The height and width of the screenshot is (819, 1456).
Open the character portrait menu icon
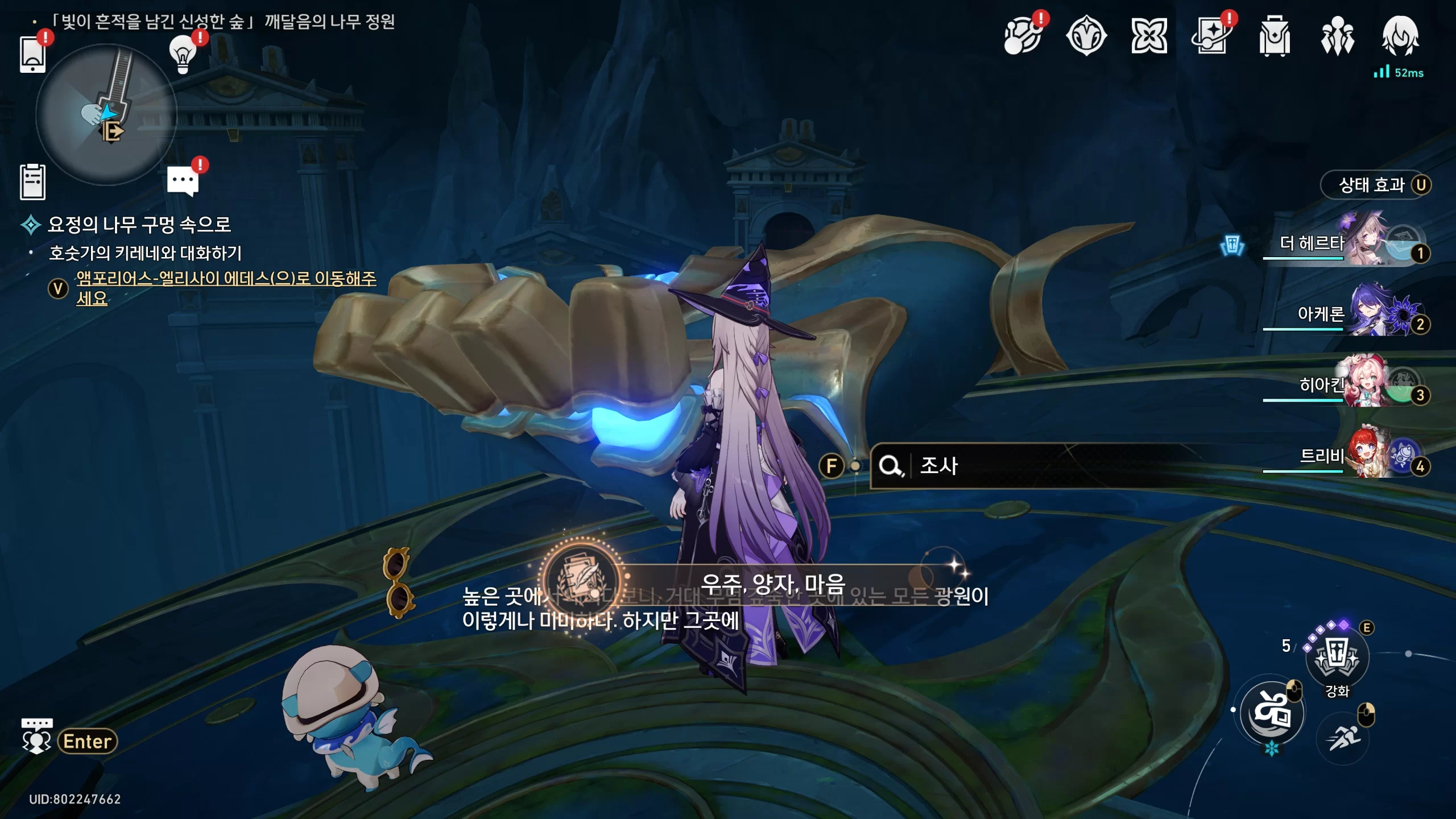1400,36
